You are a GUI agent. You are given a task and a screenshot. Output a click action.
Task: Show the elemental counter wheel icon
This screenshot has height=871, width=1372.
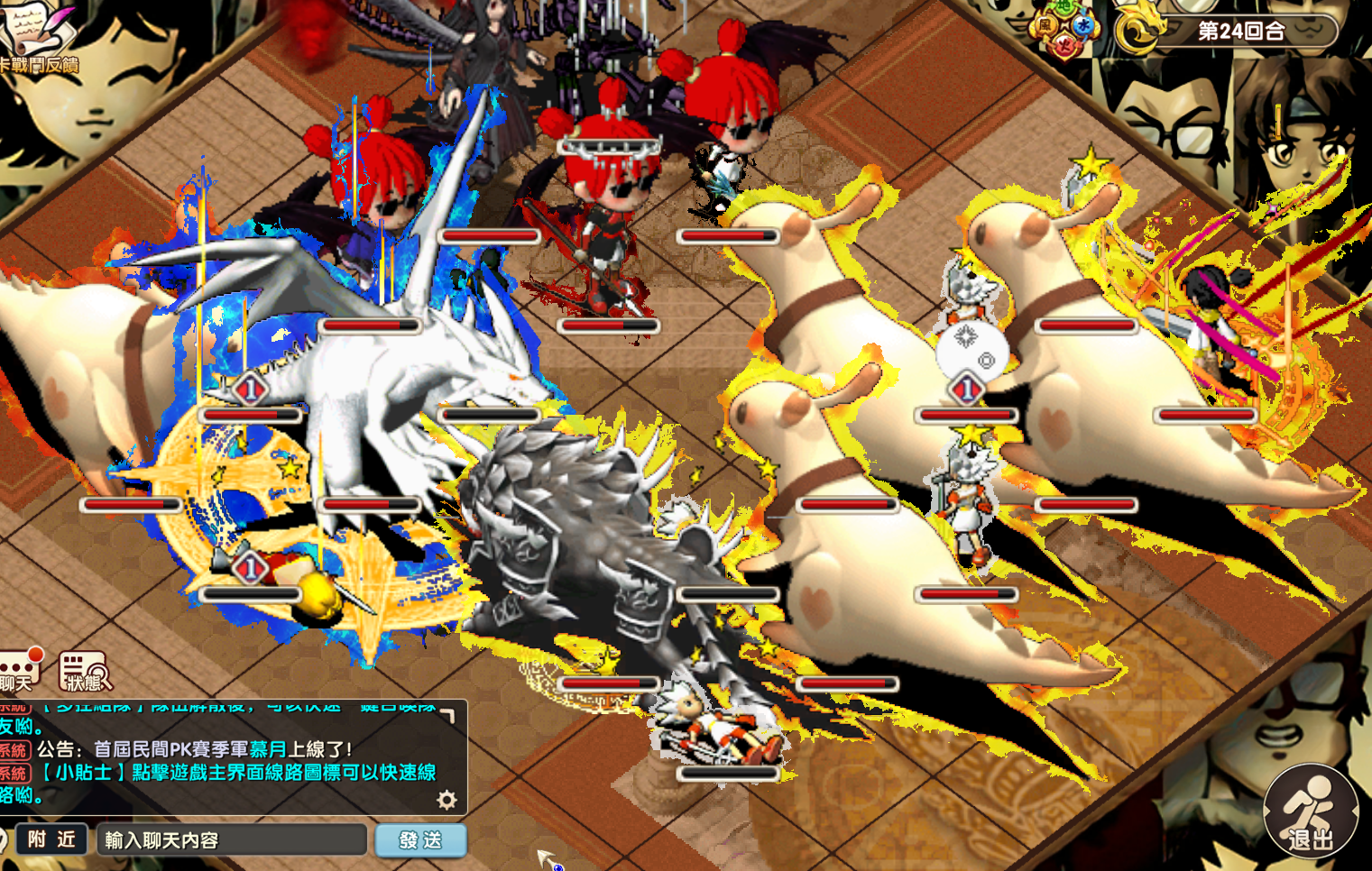1065,27
